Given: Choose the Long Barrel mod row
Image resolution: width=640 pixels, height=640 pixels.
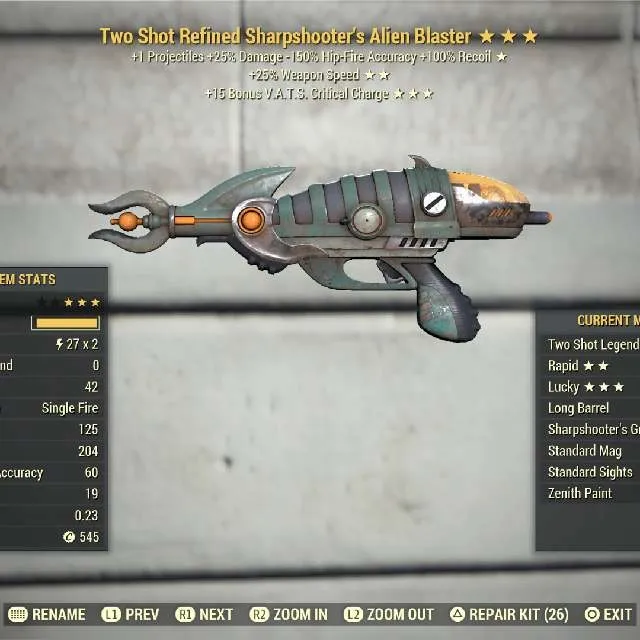Looking at the screenshot, I should click(x=580, y=408).
